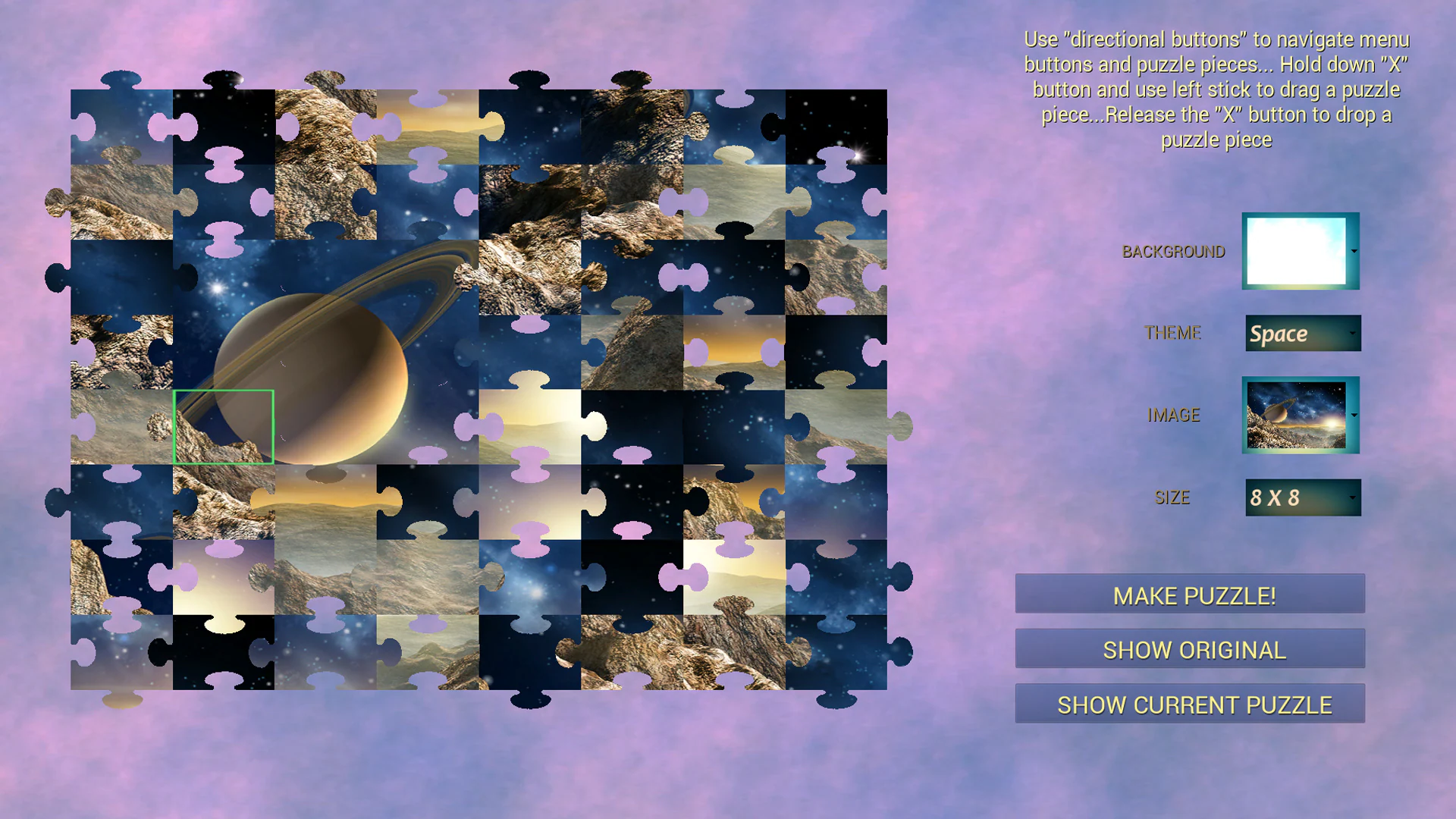Open the IMAGE picker dropdown arrow
Image resolution: width=1456 pixels, height=819 pixels.
[1354, 416]
